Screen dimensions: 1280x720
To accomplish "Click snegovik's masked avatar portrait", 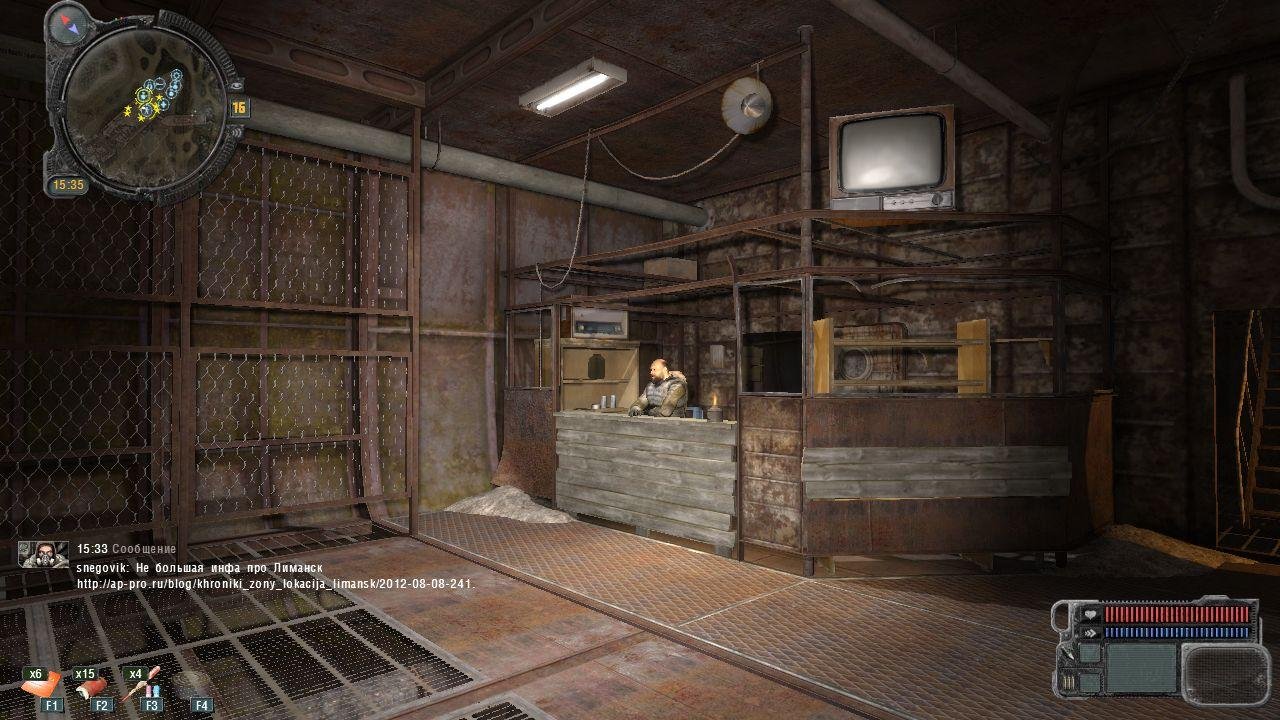I will coord(43,554).
